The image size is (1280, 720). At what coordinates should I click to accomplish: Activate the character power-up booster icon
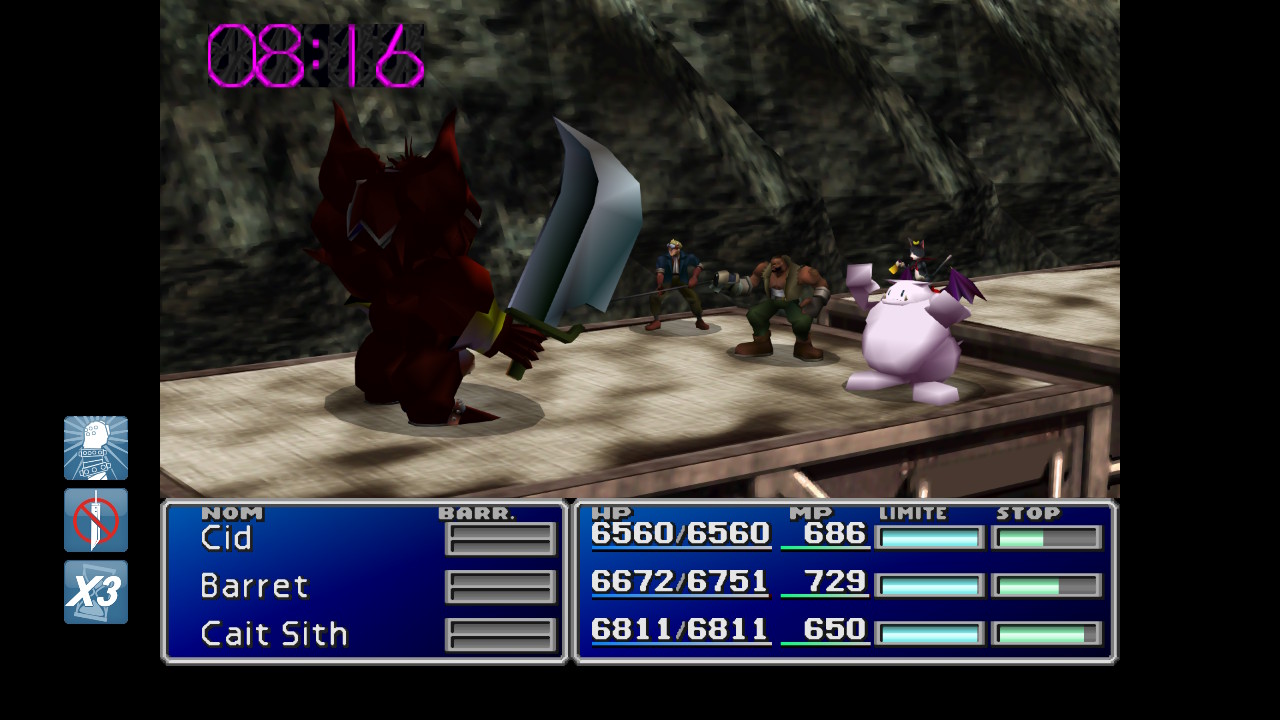tap(96, 448)
